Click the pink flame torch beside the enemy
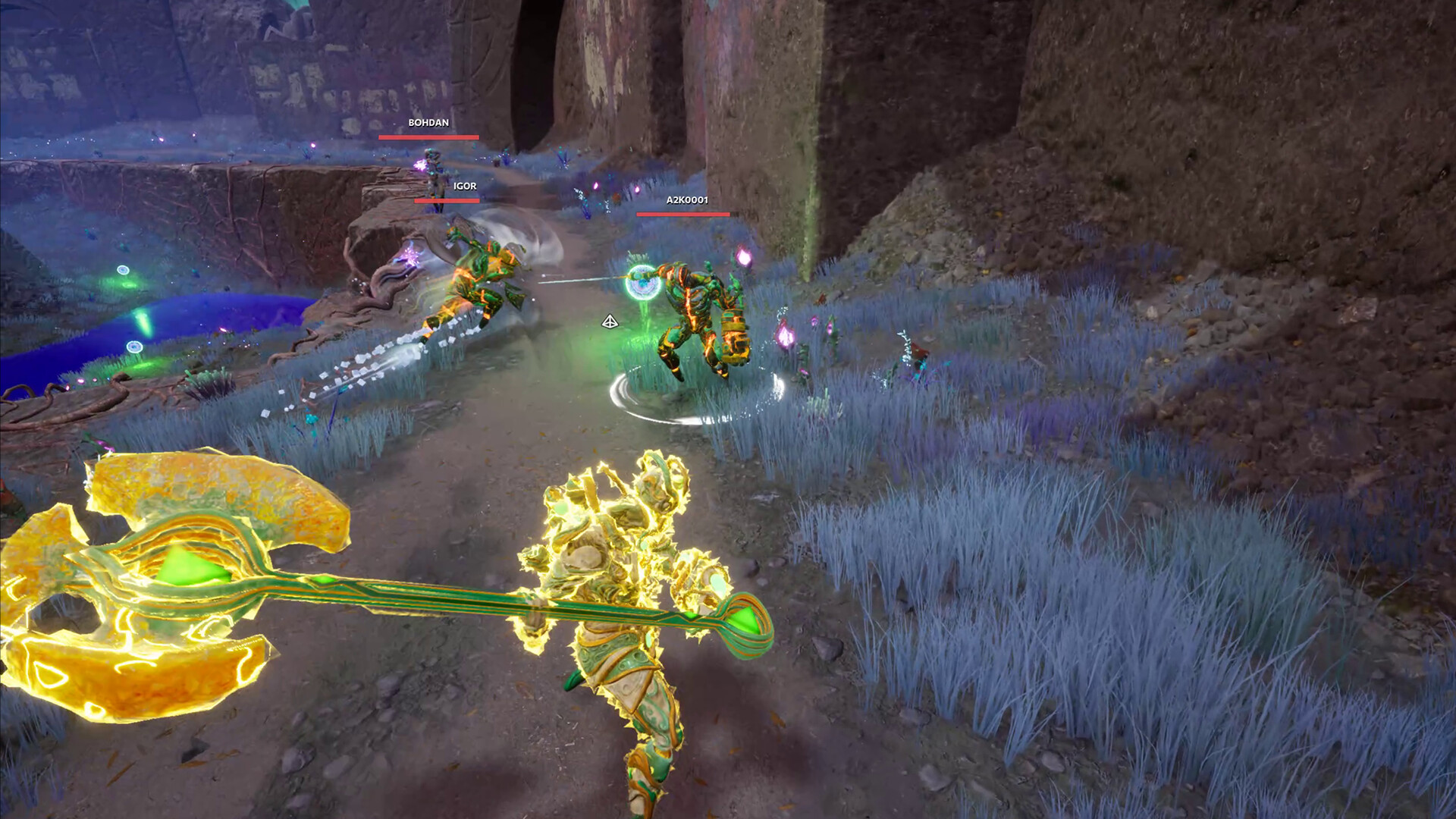This screenshot has height=819, width=1456. (x=743, y=258)
